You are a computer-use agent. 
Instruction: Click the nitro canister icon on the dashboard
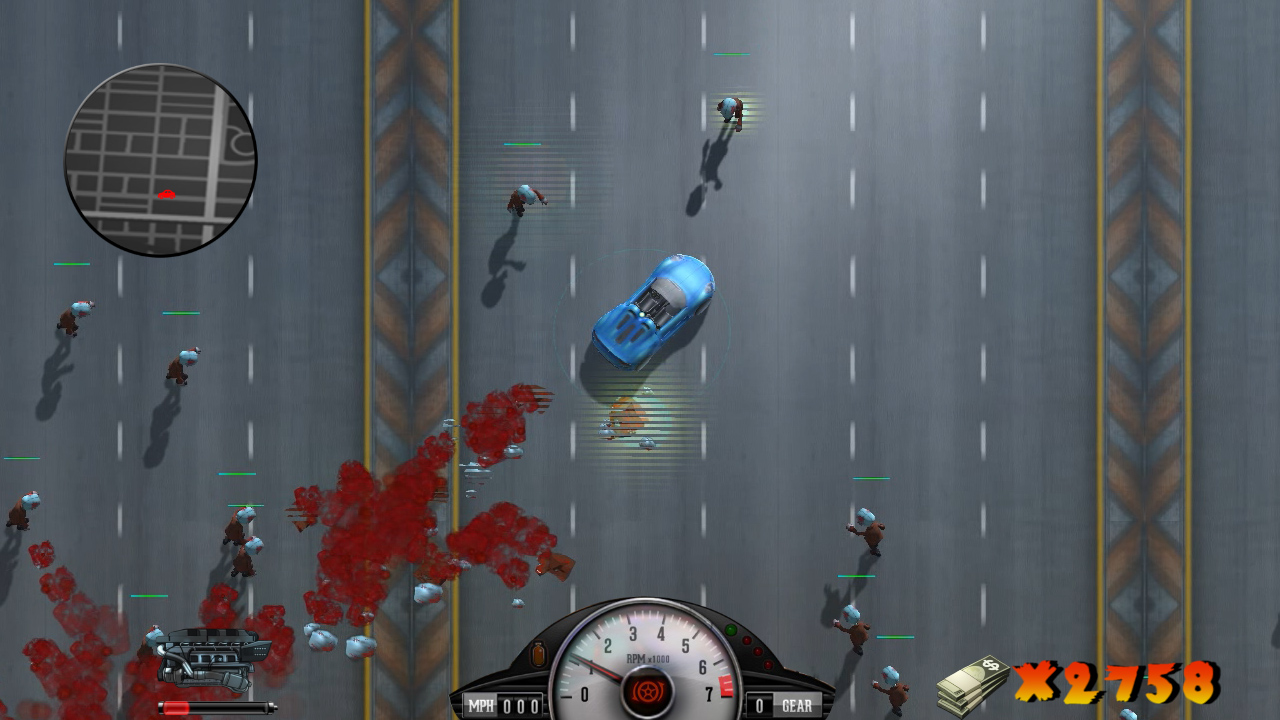click(x=538, y=653)
